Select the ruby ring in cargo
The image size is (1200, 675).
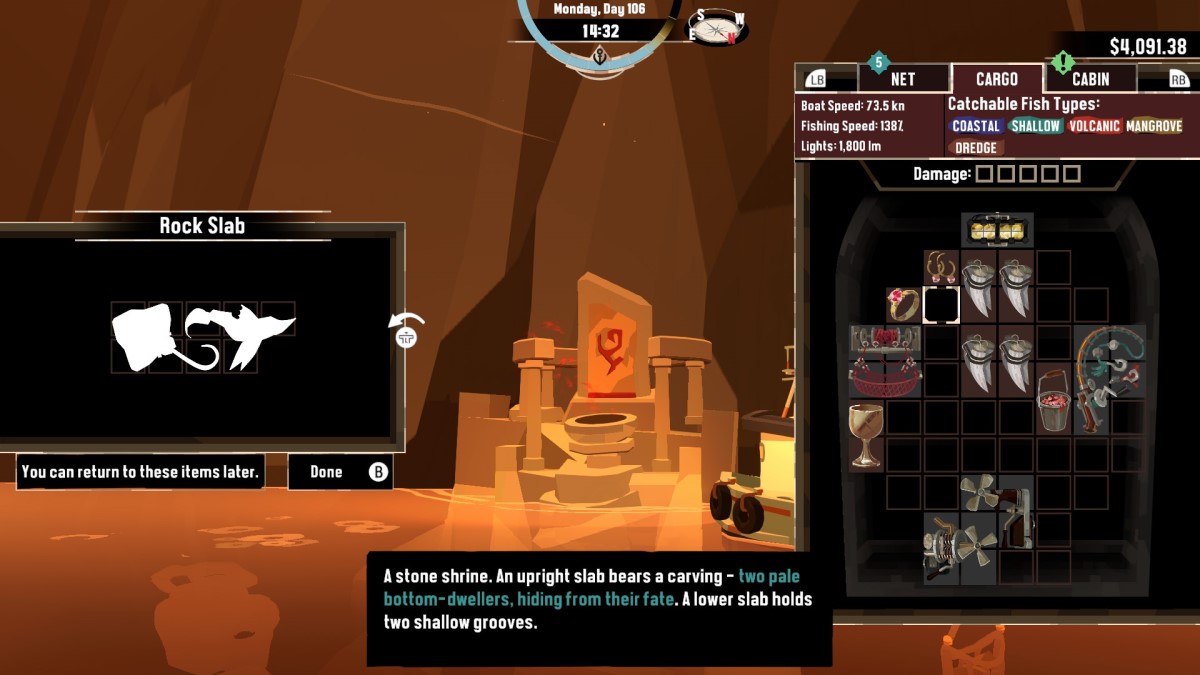[x=904, y=305]
